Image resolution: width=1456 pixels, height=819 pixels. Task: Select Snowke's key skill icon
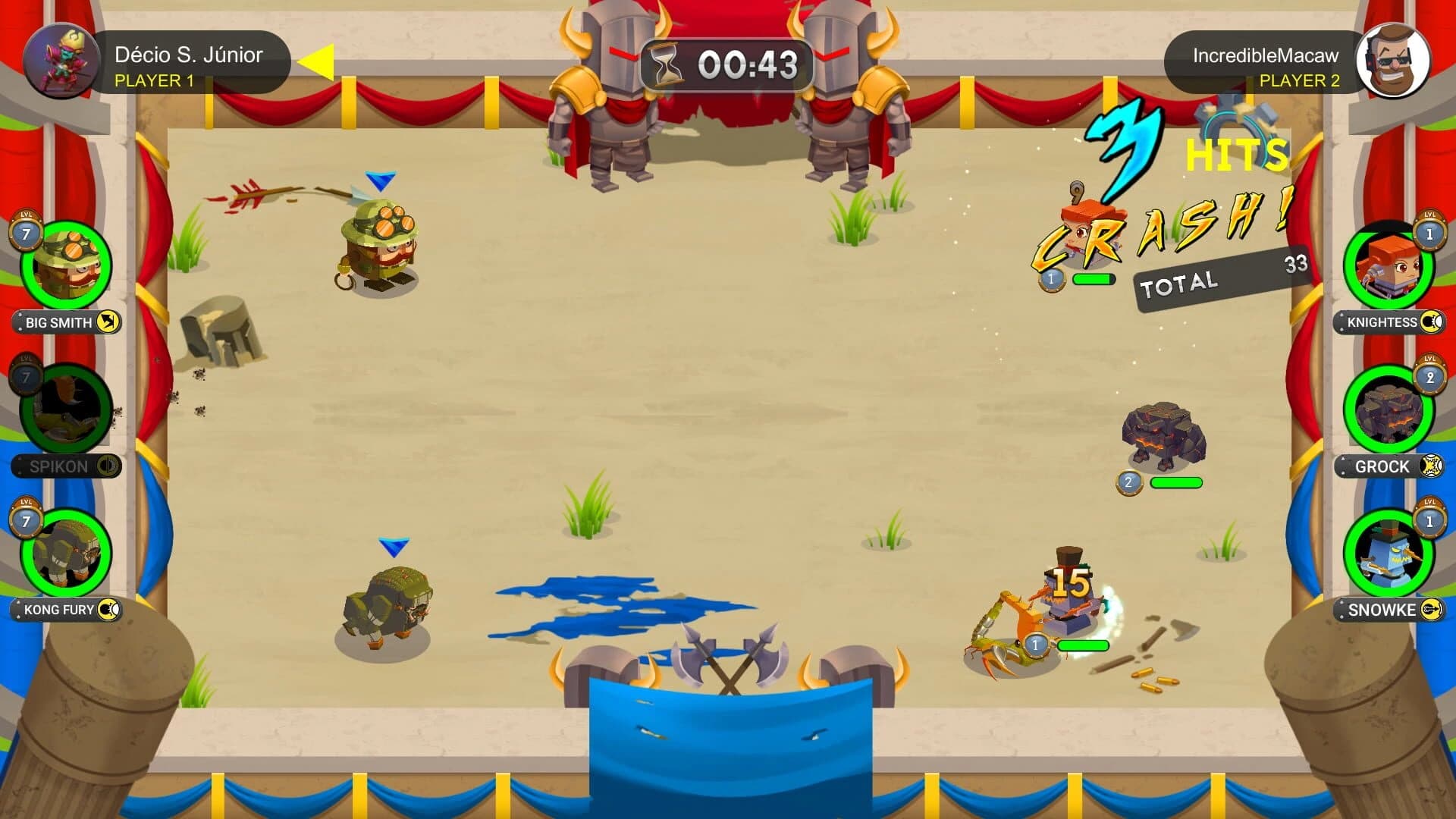tap(1430, 610)
